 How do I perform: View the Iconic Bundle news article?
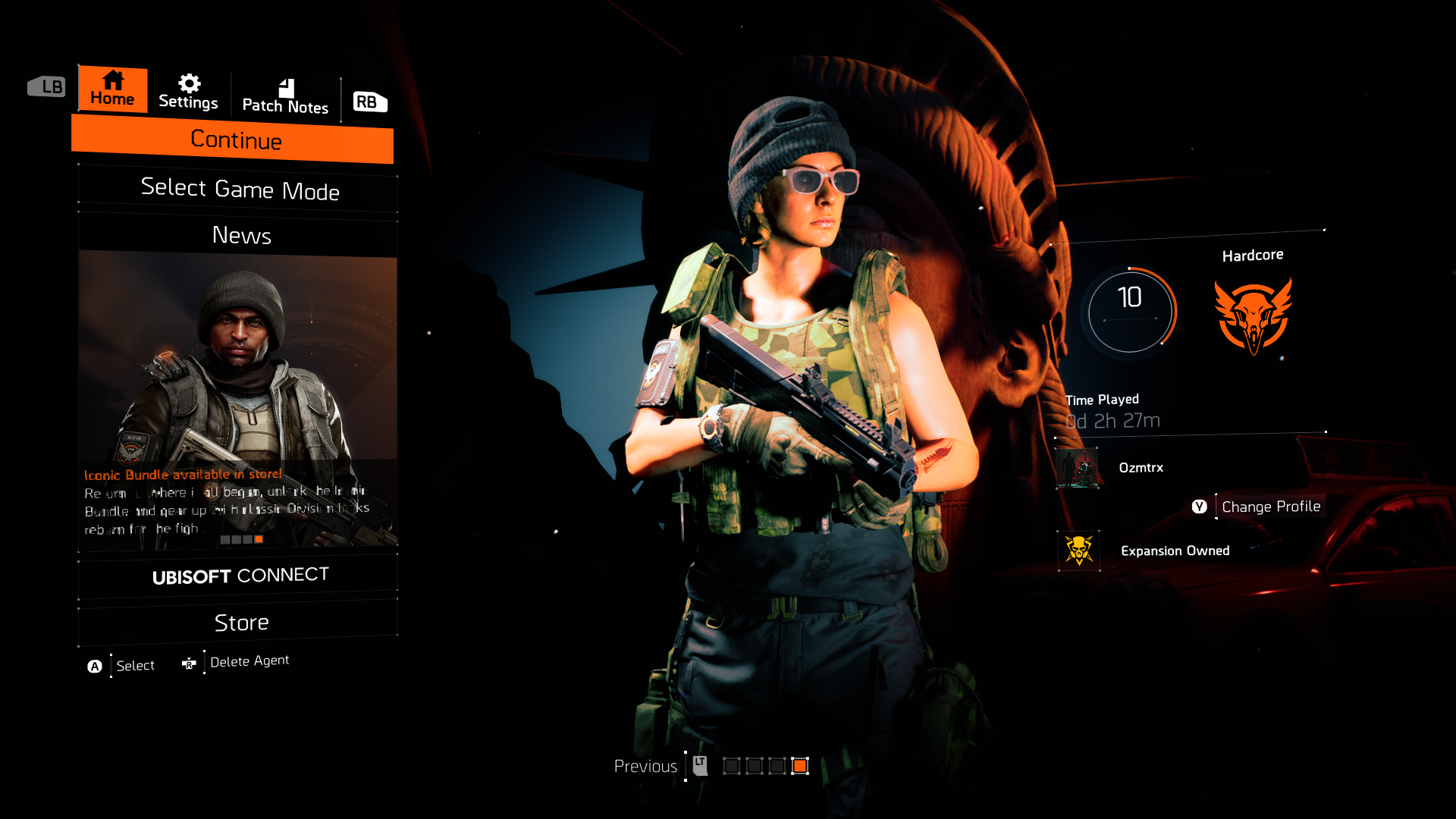point(238,402)
